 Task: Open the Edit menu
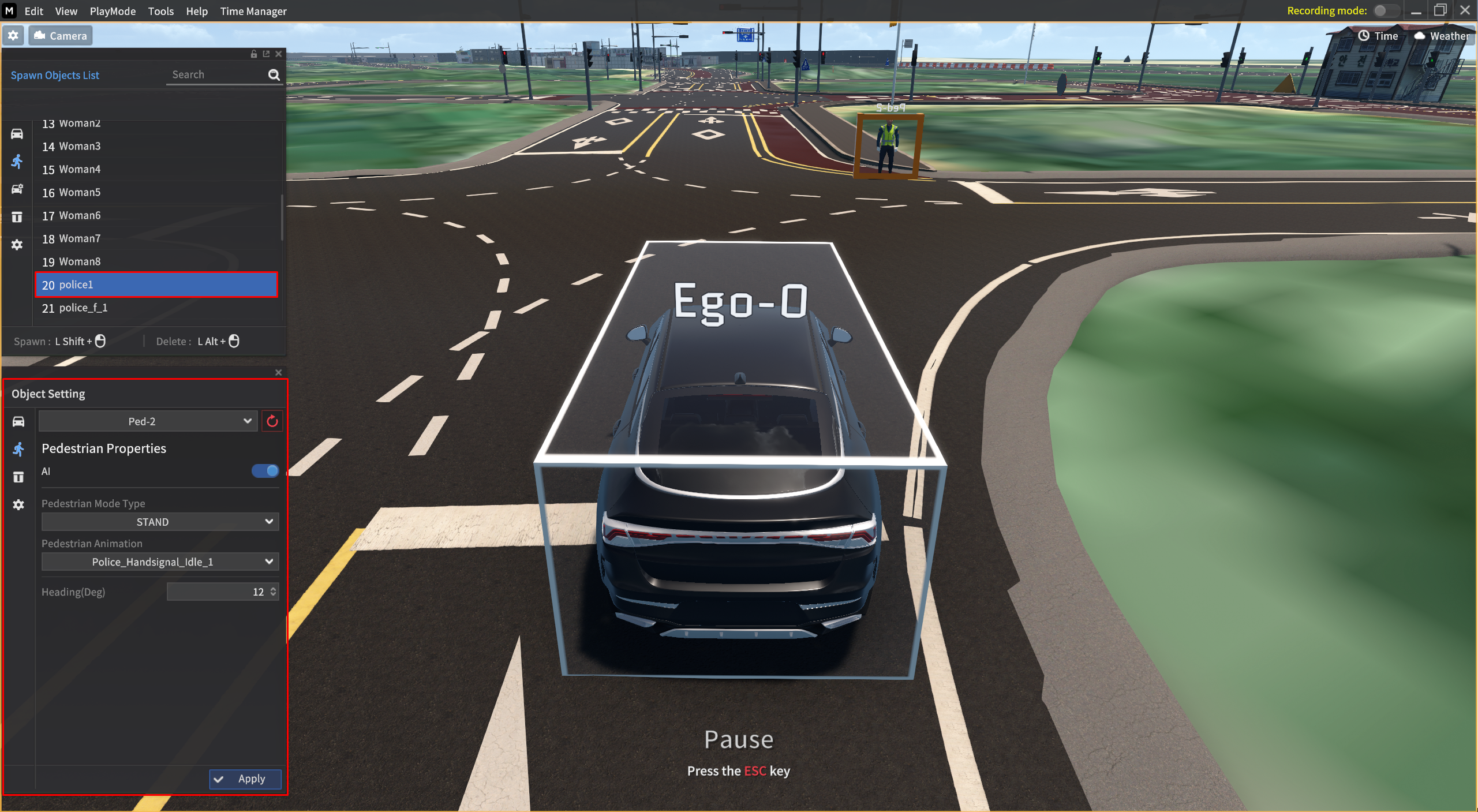pos(33,11)
